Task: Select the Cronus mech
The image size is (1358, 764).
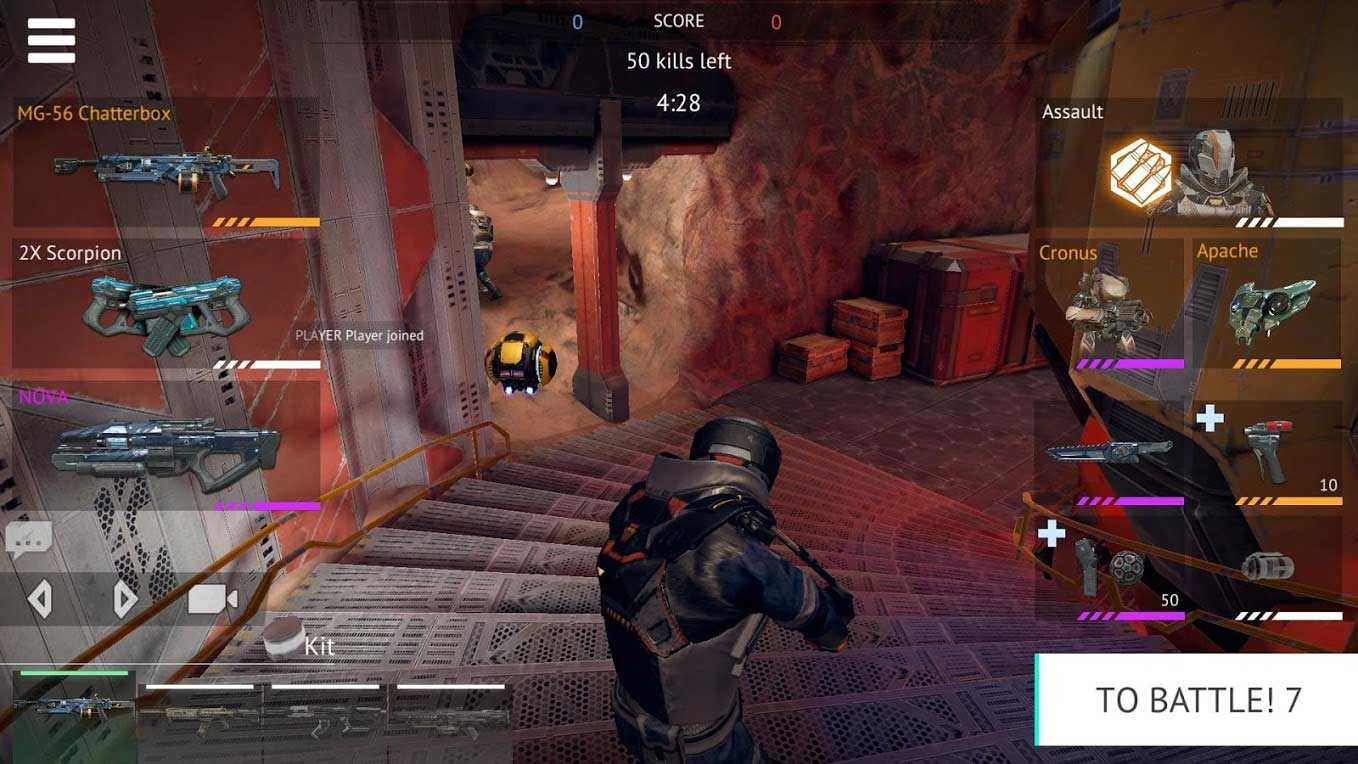Action: [x=1108, y=303]
